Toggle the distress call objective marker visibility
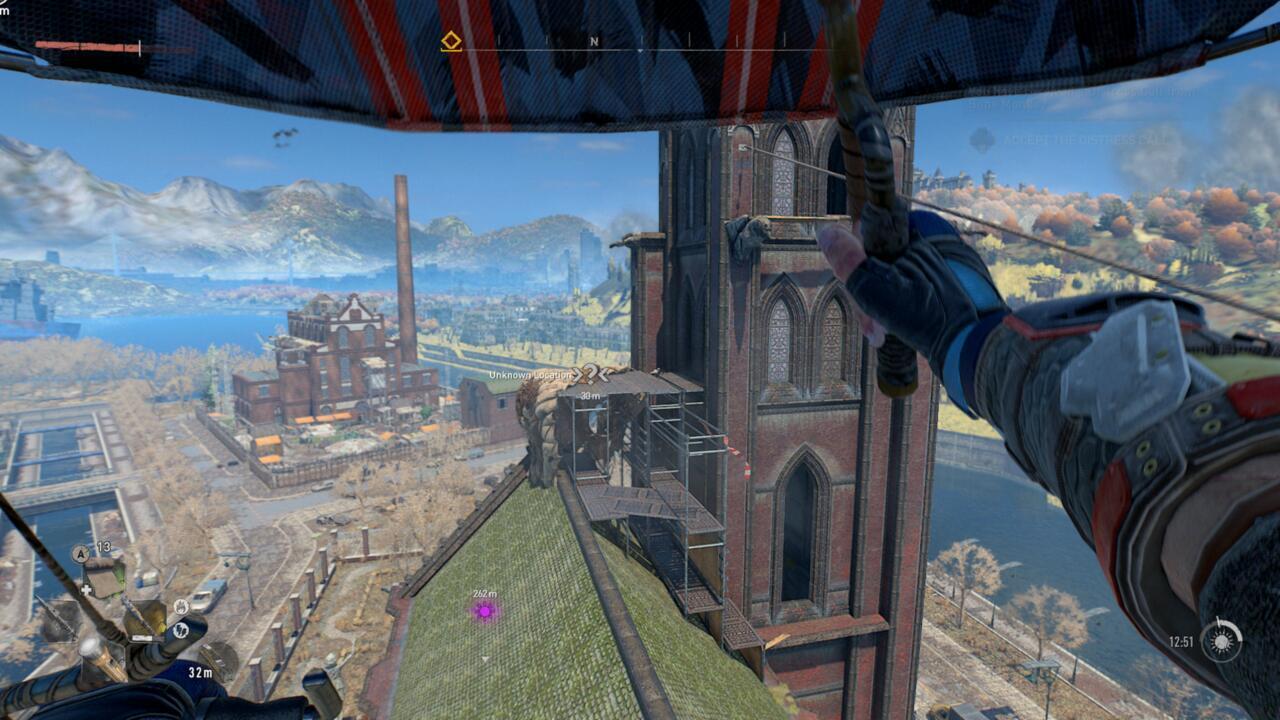This screenshot has height=720, width=1280. pos(982,140)
